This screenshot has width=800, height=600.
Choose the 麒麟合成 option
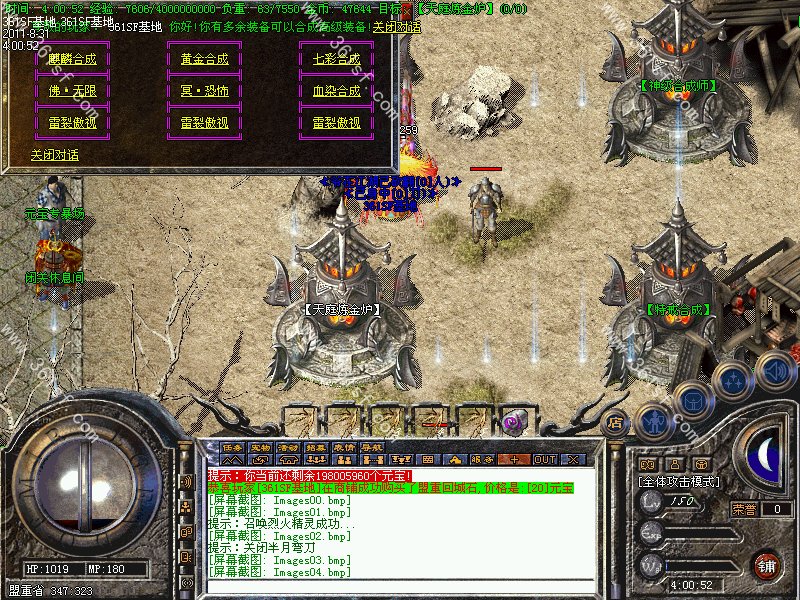coord(72,59)
